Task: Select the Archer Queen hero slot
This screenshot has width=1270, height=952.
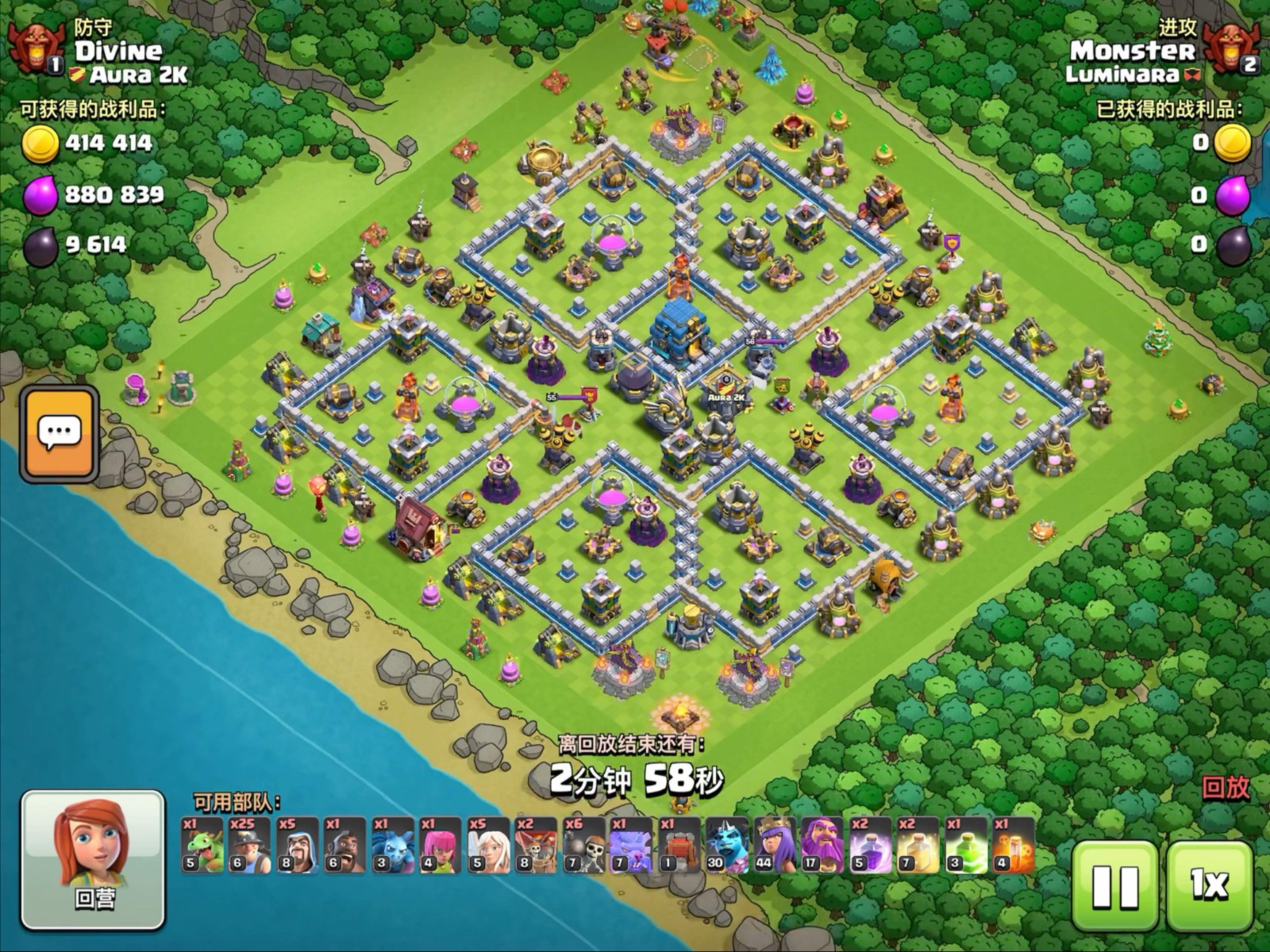Action: pyautogui.click(x=775, y=846)
